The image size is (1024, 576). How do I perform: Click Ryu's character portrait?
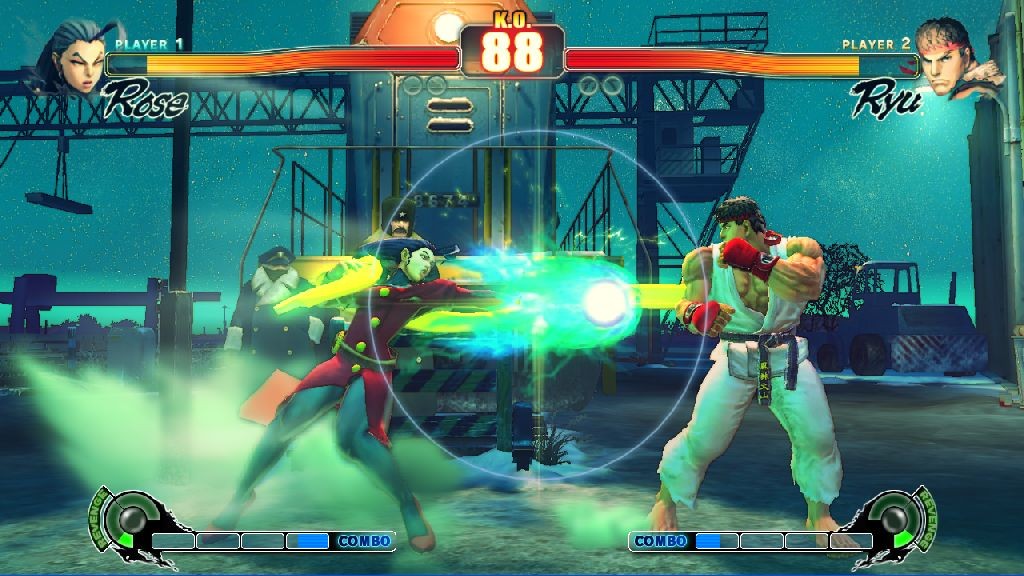(x=951, y=58)
